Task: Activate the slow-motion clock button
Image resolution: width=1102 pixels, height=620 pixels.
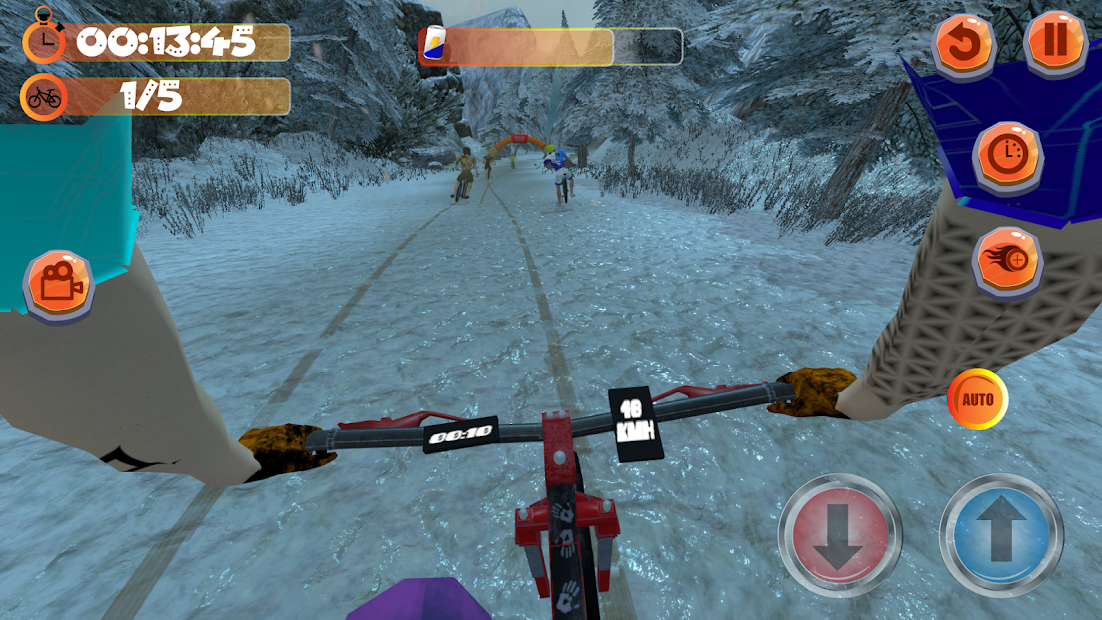Action: click(x=1008, y=156)
